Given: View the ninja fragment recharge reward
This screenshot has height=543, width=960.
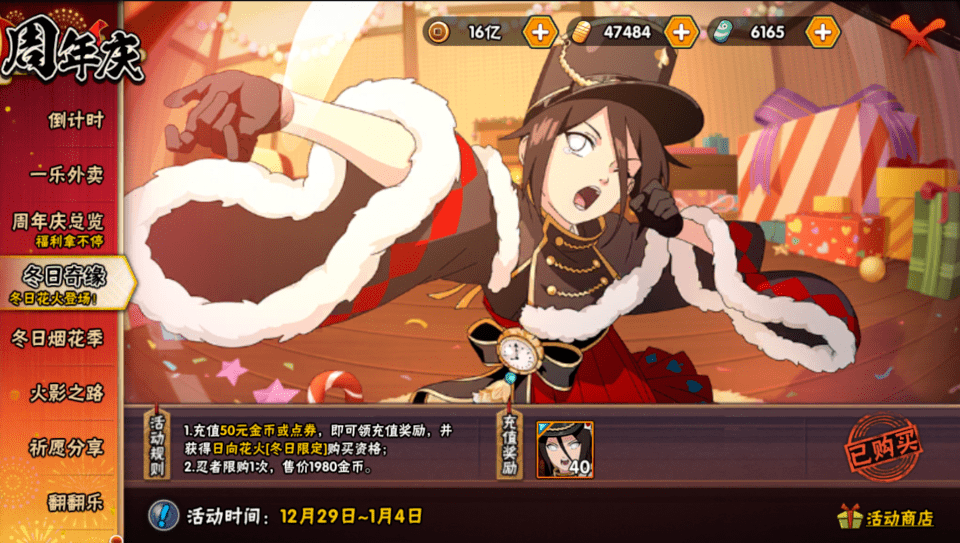Looking at the screenshot, I should tap(564, 450).
